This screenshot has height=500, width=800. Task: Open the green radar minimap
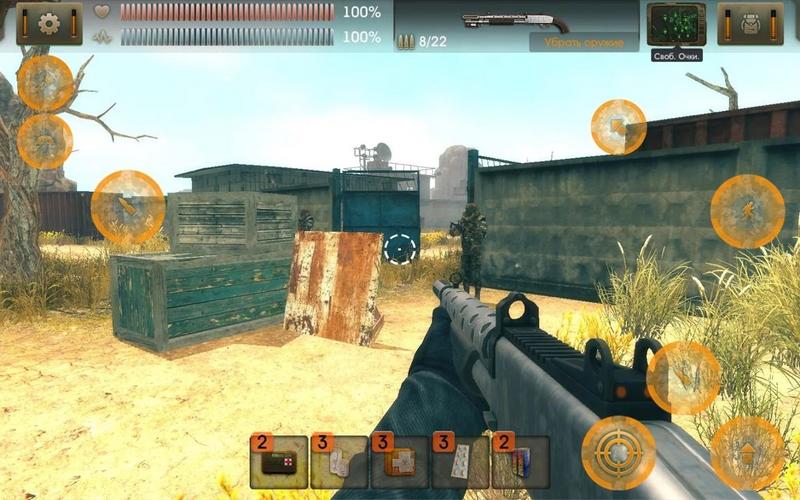pos(676,24)
